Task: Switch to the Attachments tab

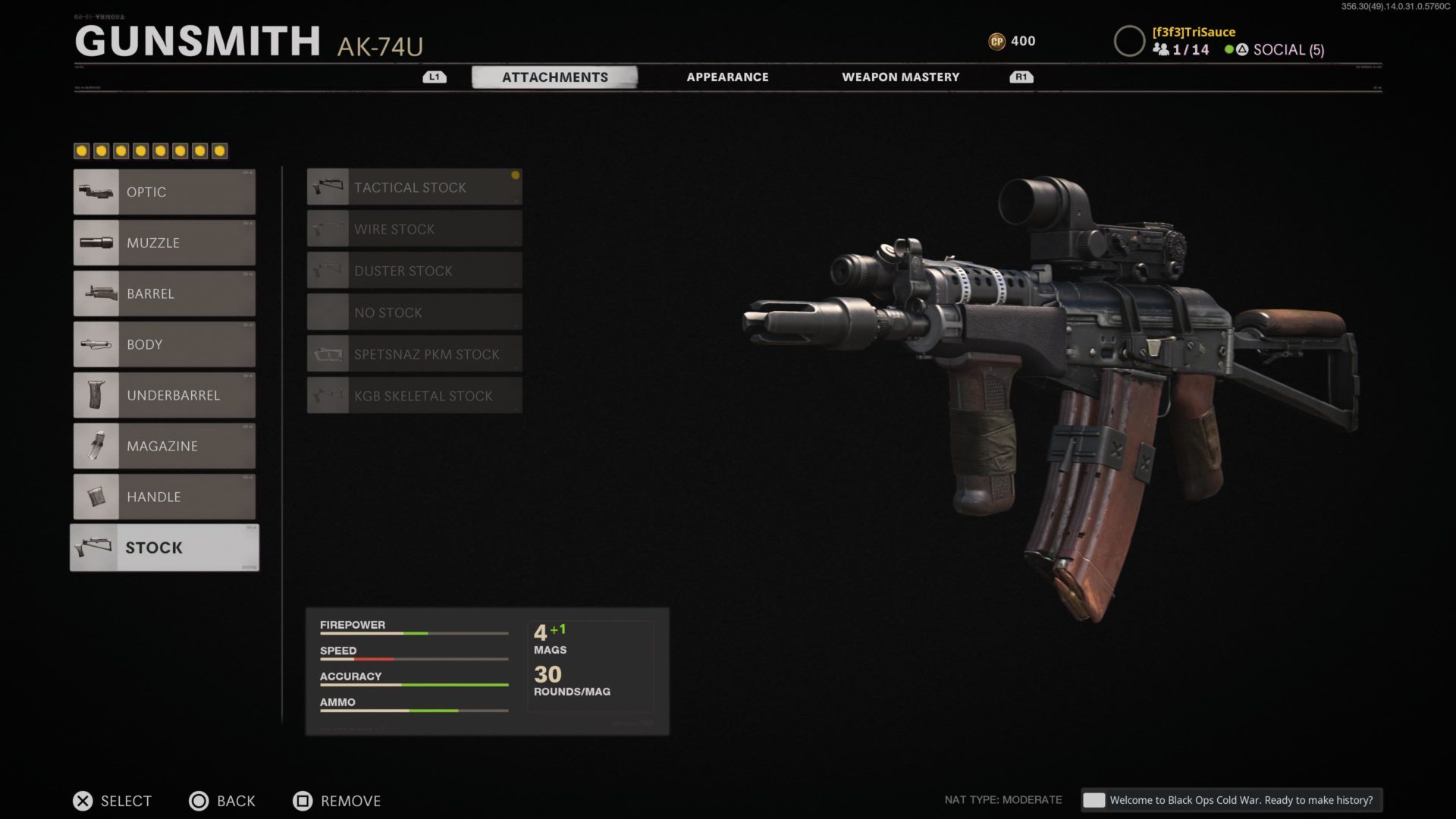Action: tap(554, 77)
